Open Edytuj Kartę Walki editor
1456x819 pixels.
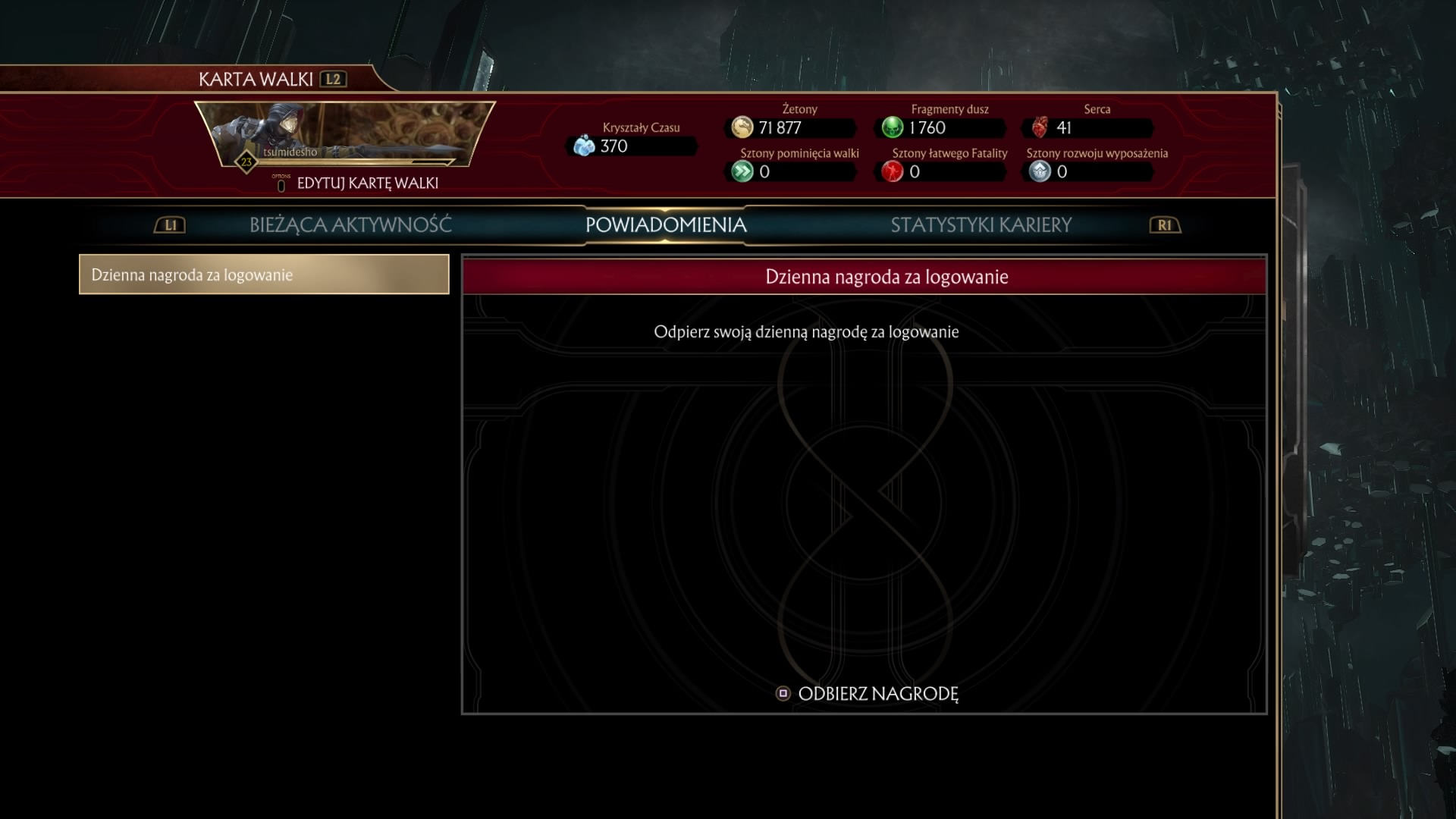pos(366,184)
